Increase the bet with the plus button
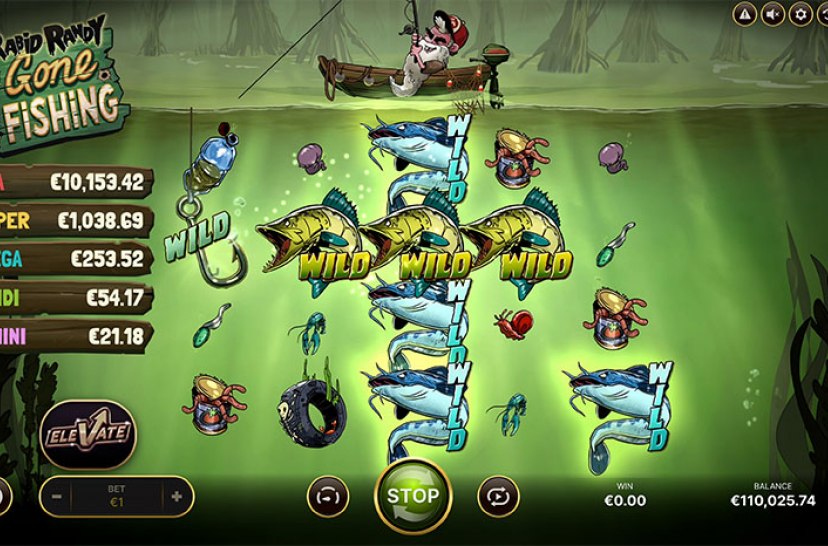828x546 pixels. click(x=177, y=496)
